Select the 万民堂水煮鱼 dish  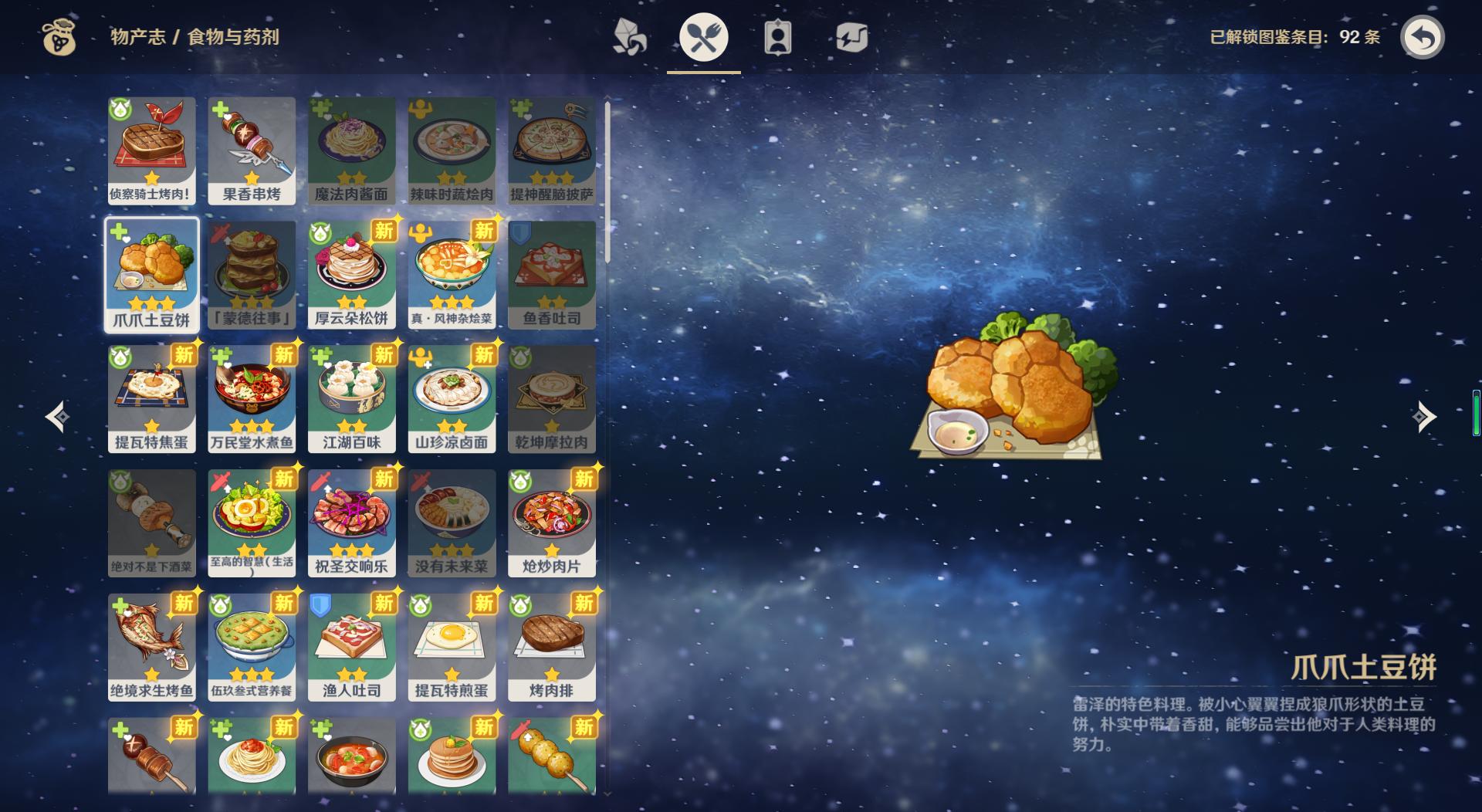[252, 398]
